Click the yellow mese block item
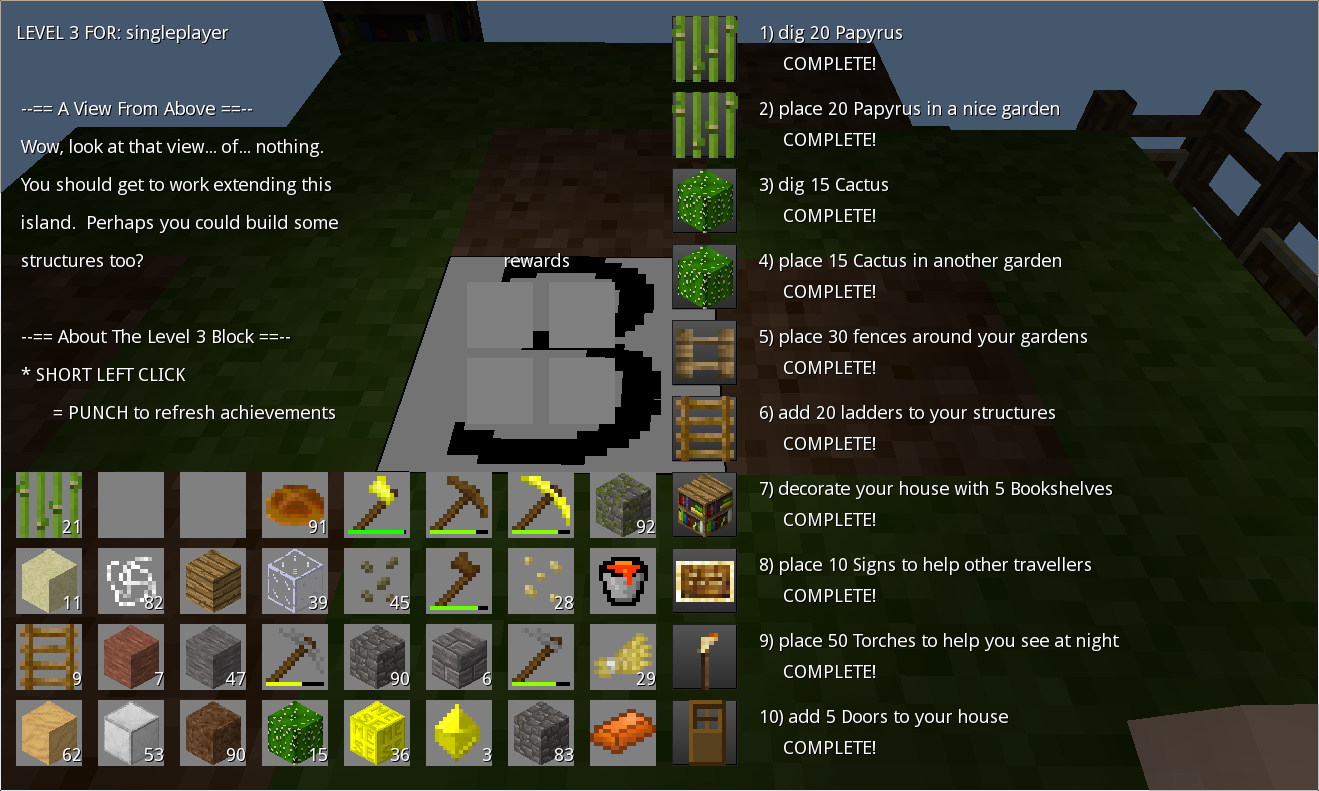Screen dimensions: 1319x791 pyautogui.click(x=377, y=731)
